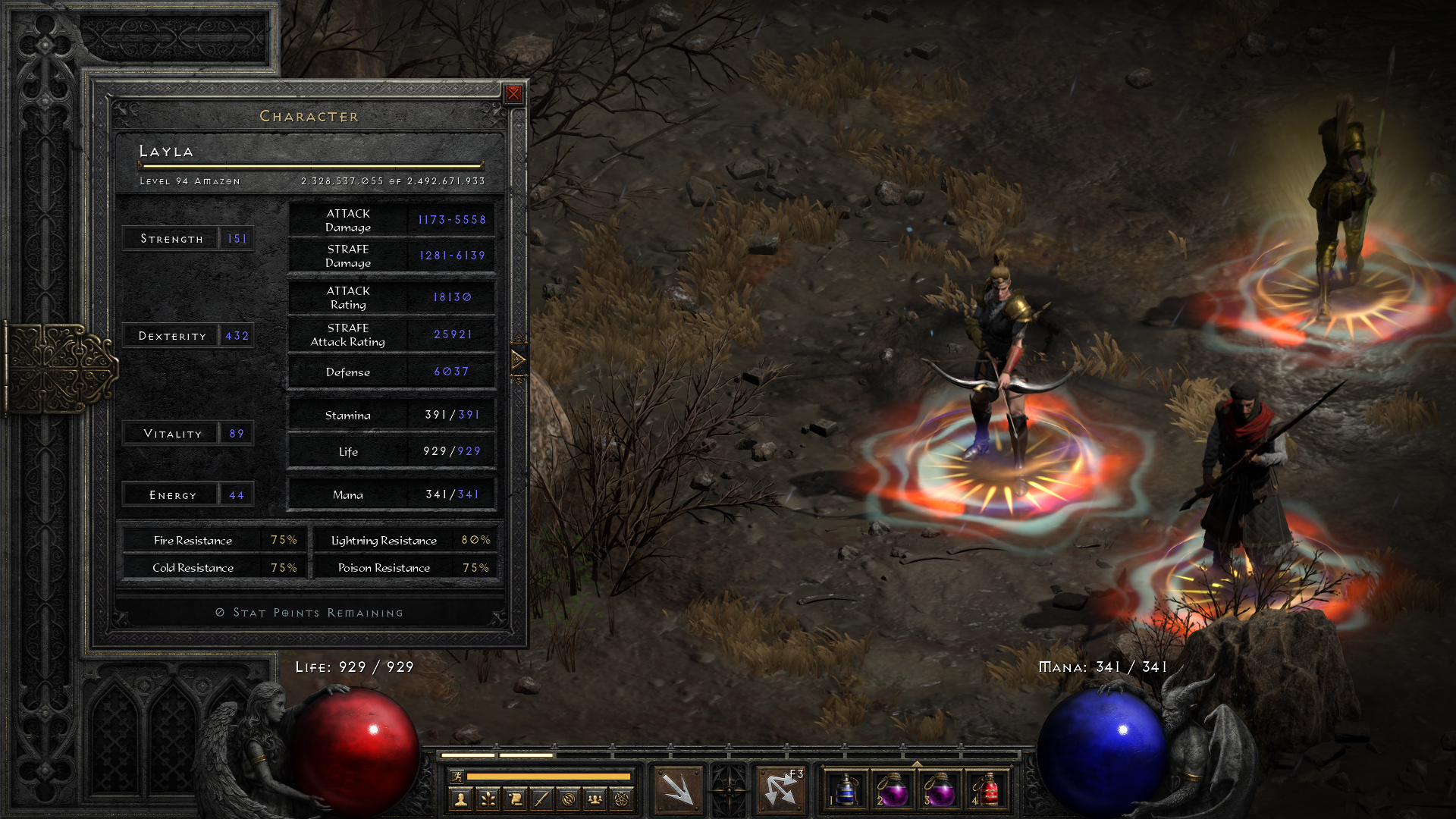This screenshot has height=819, width=1456.
Task: Open the party screen icon
Action: (595, 799)
